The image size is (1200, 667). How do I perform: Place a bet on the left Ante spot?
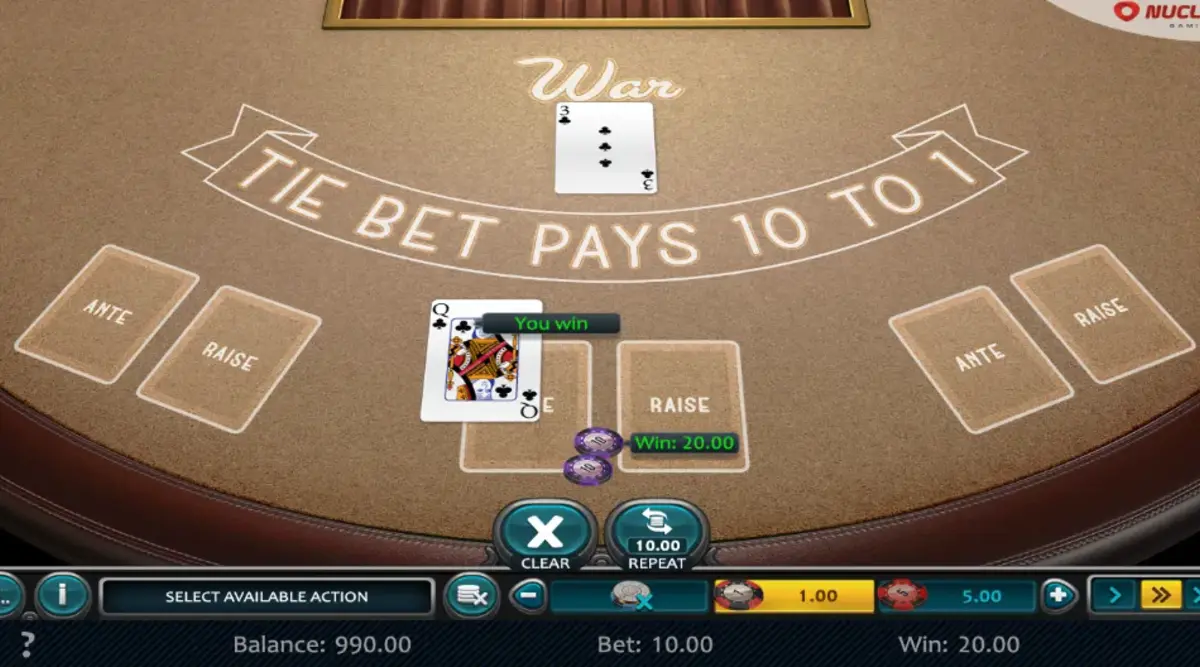coord(107,313)
